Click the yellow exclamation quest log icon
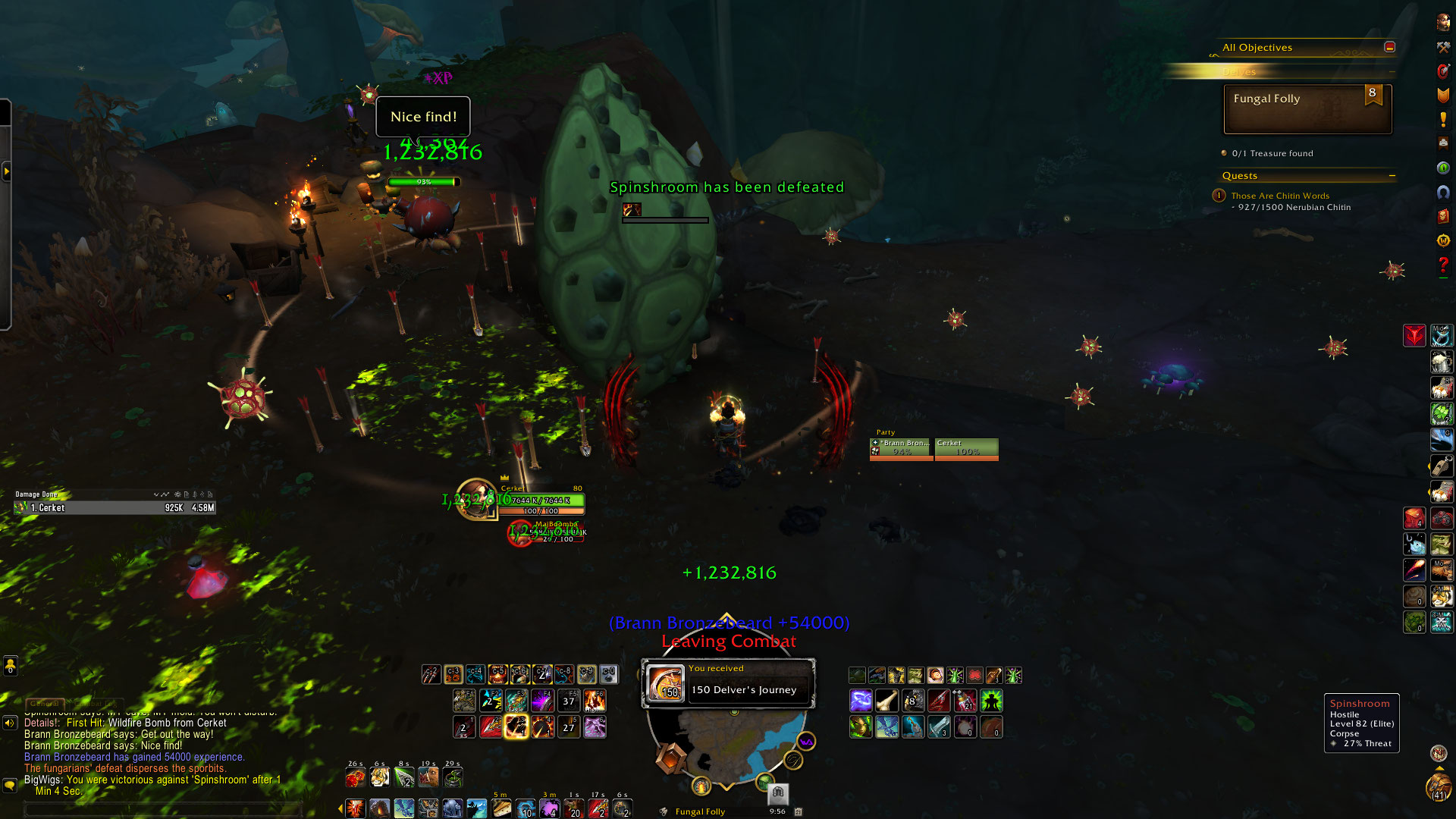The width and height of the screenshot is (1456, 819). point(1443,119)
